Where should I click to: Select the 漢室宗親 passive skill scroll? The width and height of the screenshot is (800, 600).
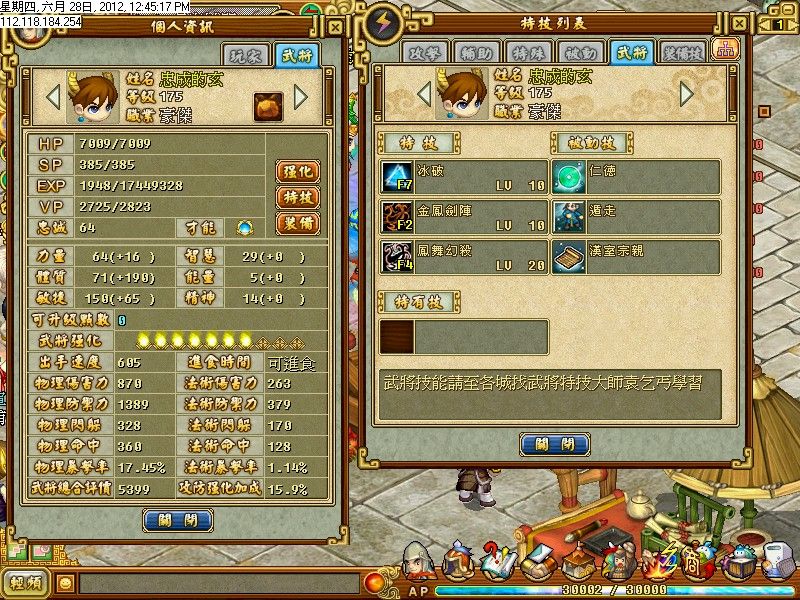click(x=568, y=255)
